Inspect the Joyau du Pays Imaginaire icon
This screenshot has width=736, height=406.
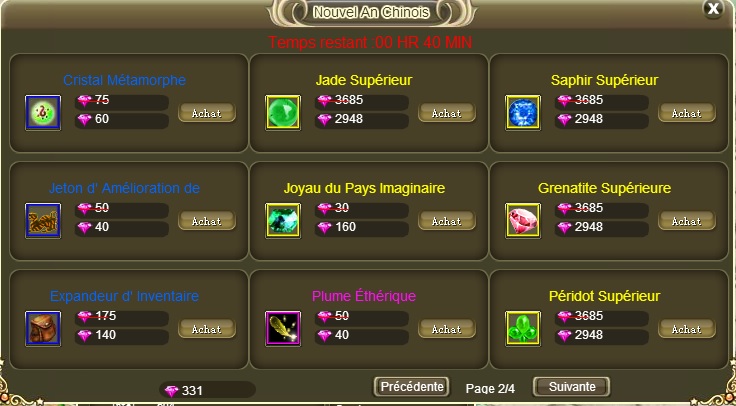pyautogui.click(x=283, y=220)
